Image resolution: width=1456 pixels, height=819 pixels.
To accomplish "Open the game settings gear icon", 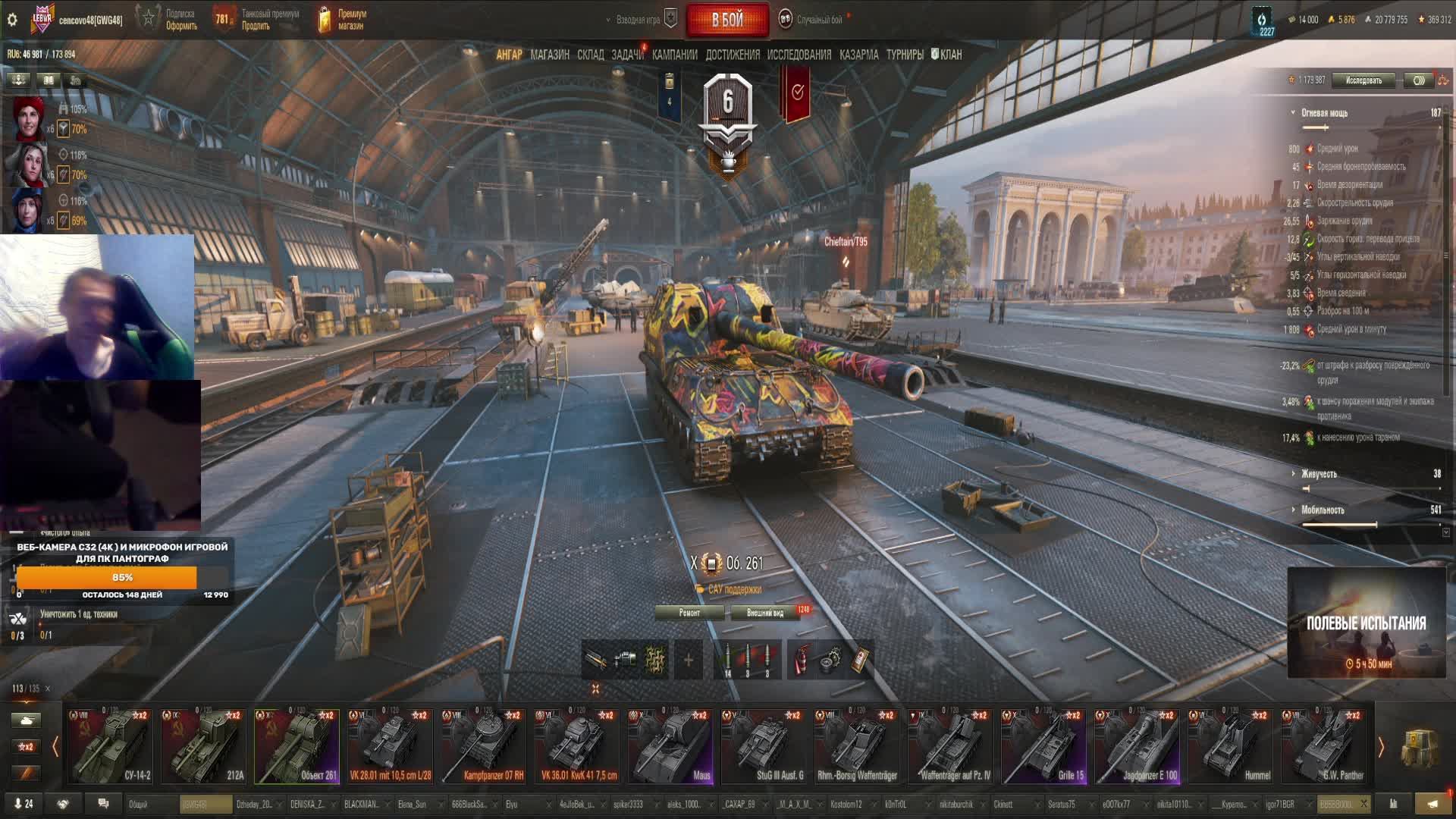I will click(12, 20).
